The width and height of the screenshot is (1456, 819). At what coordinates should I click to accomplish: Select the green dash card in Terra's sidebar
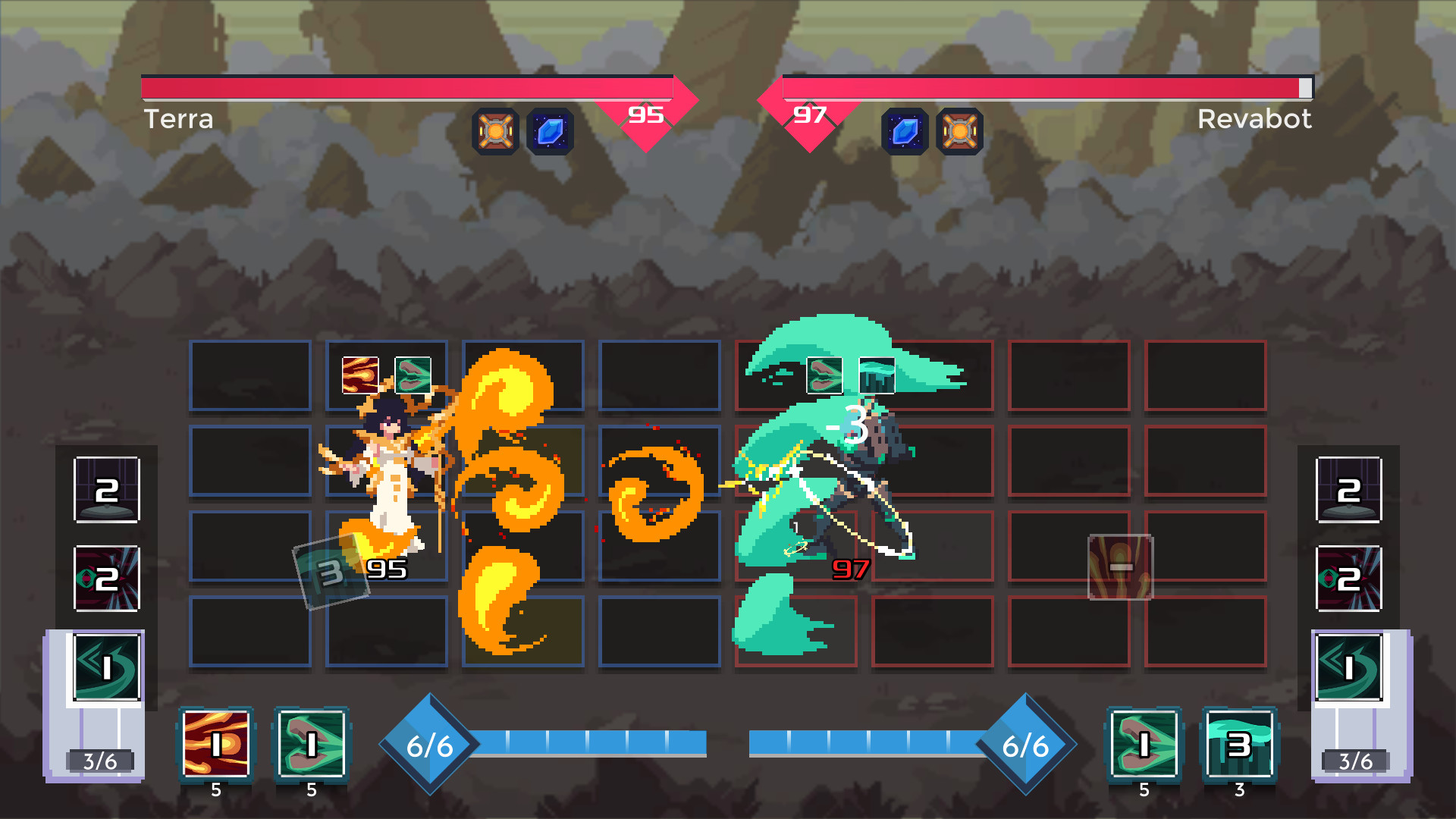coord(106,667)
